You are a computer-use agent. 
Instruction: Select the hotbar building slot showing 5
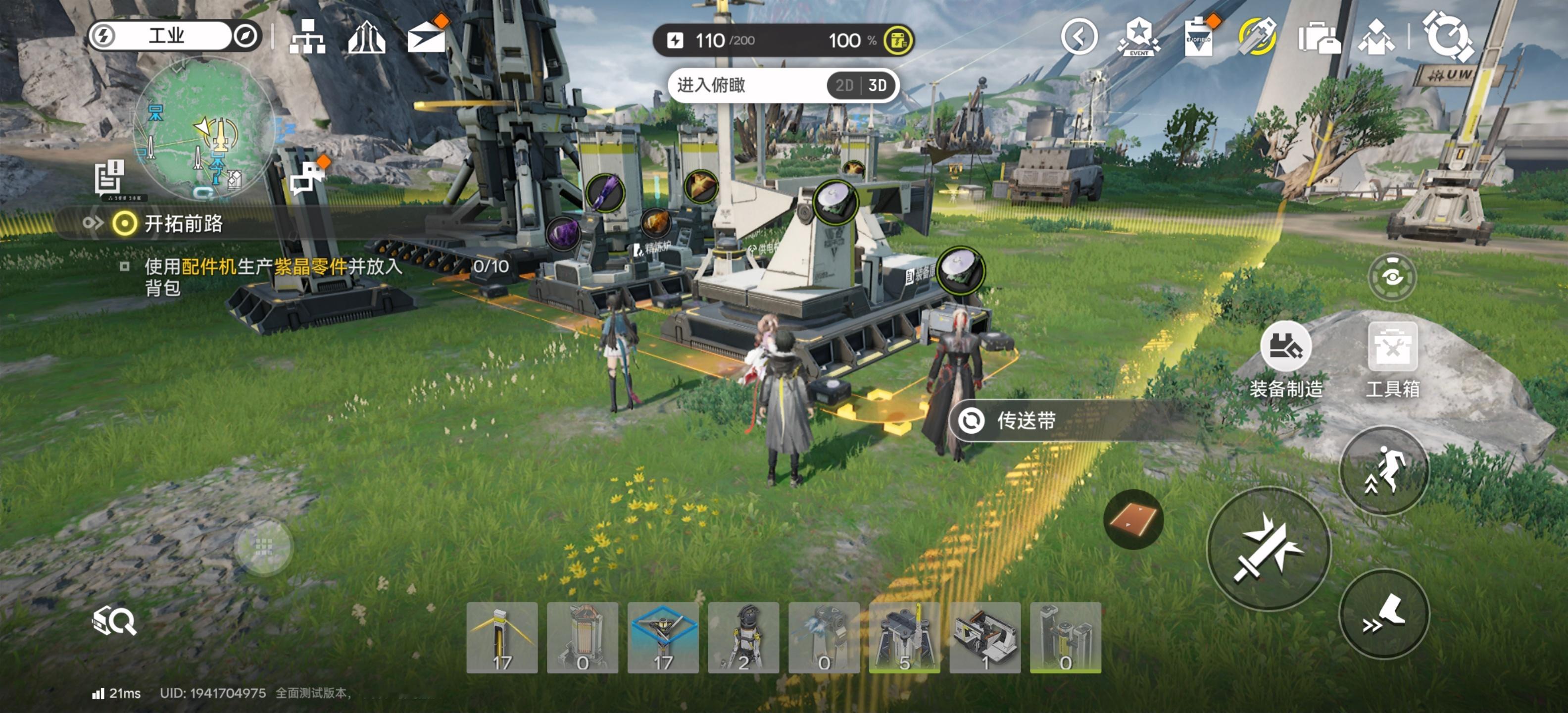pos(904,638)
